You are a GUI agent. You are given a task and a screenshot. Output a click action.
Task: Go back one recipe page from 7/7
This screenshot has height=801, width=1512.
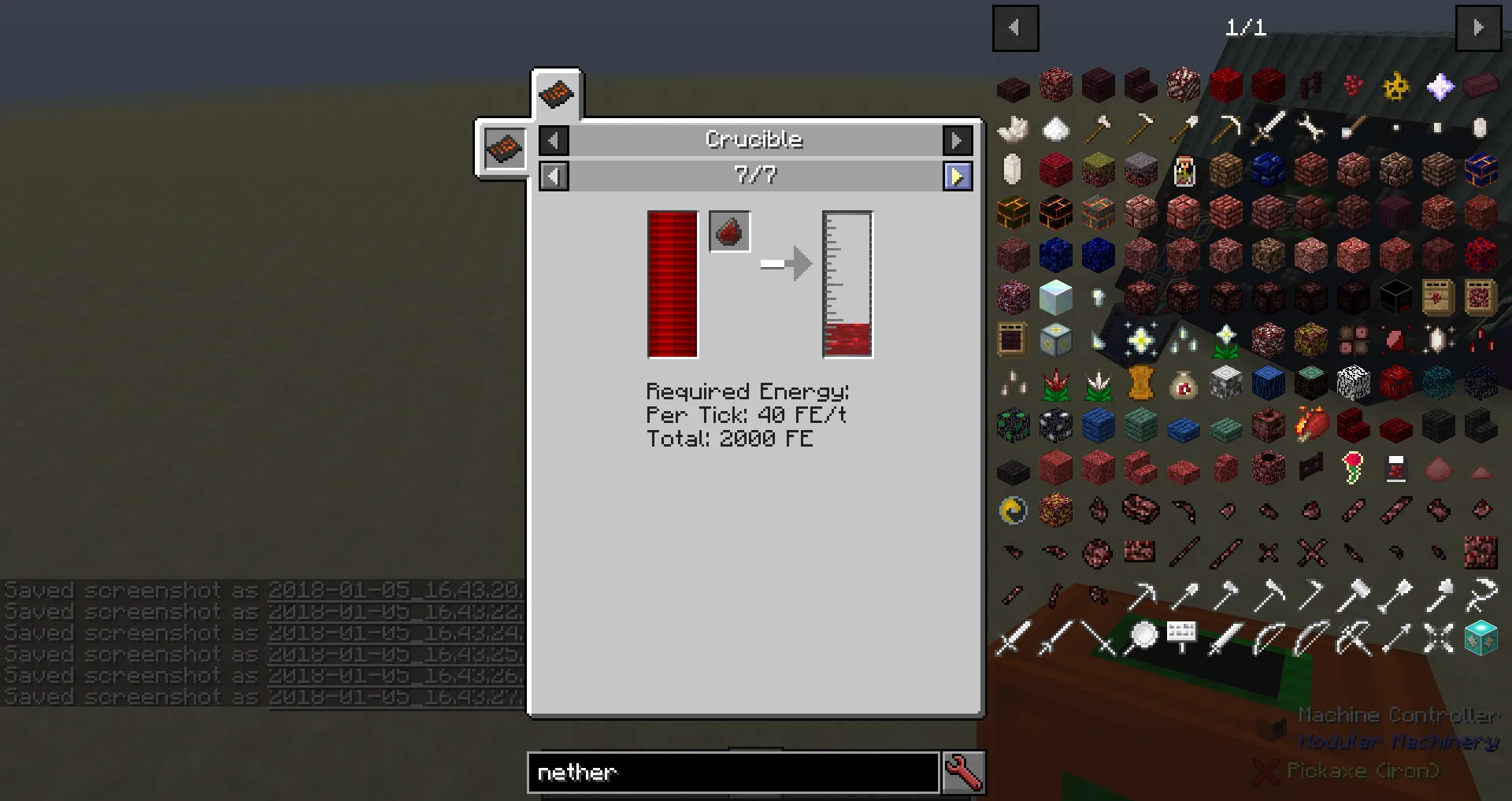click(x=554, y=176)
